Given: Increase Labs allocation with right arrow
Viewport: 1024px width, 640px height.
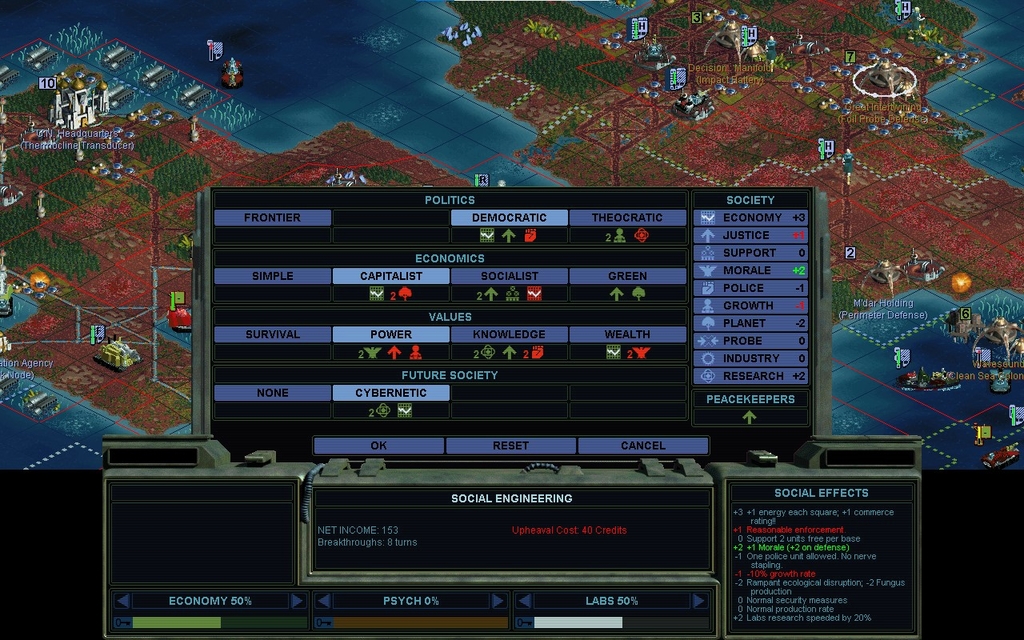Looking at the screenshot, I should 698,601.
